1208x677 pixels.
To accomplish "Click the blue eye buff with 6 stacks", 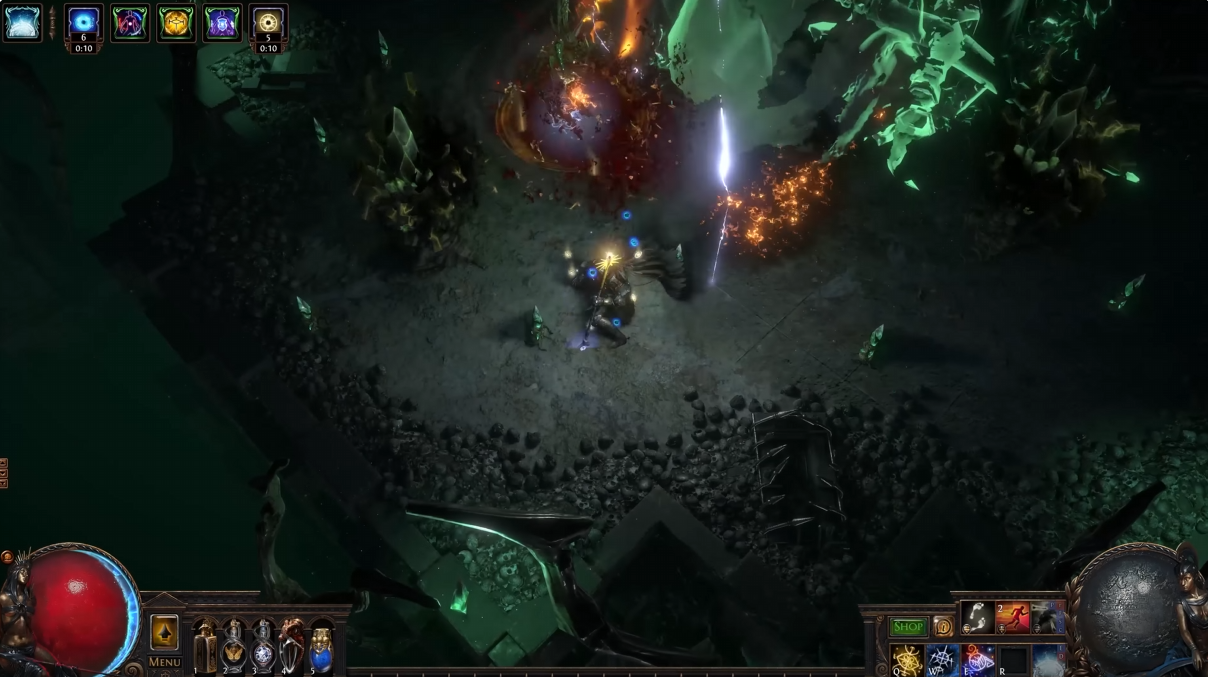I will [84, 22].
